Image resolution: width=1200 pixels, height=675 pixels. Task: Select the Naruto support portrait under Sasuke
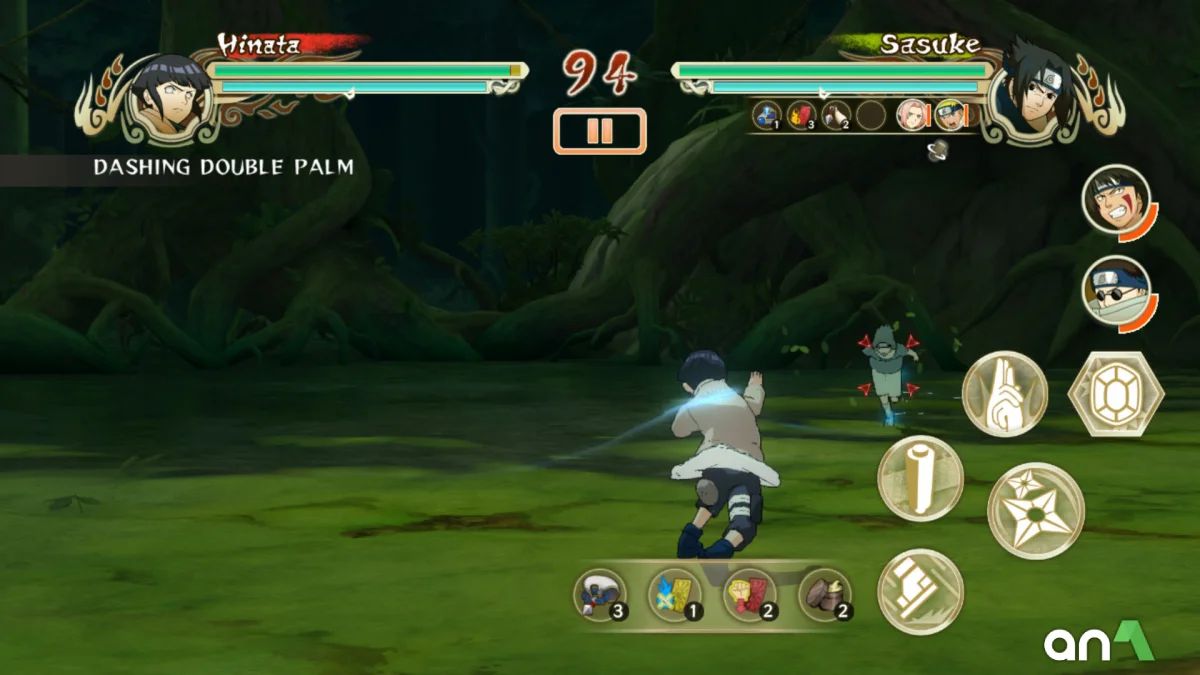949,116
